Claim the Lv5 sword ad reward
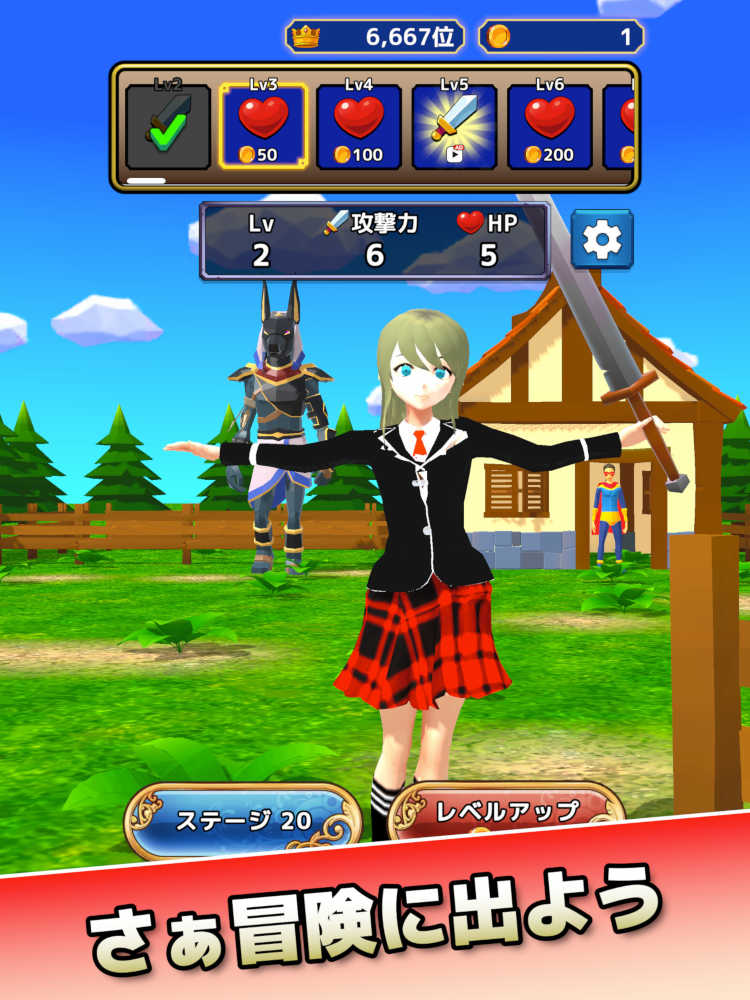The width and height of the screenshot is (750, 1000). 455,127
